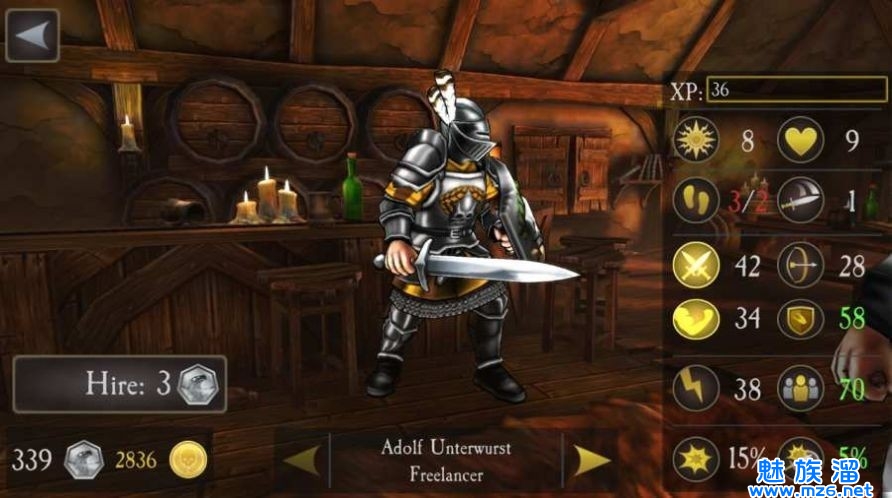Click the footprints movement icon
Image resolution: width=892 pixels, height=498 pixels.
[697, 200]
